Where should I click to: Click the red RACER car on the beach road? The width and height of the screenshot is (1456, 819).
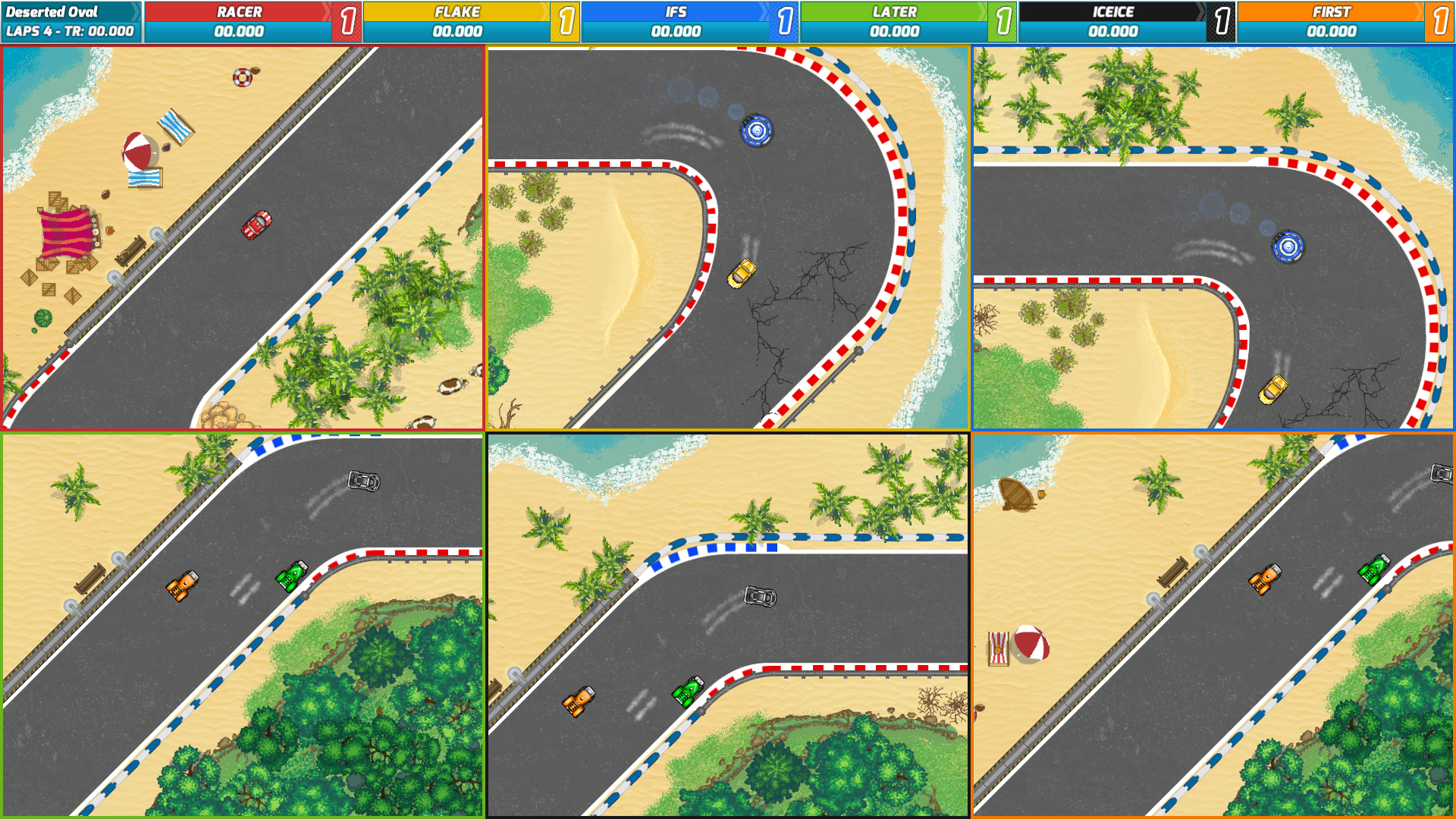(256, 227)
